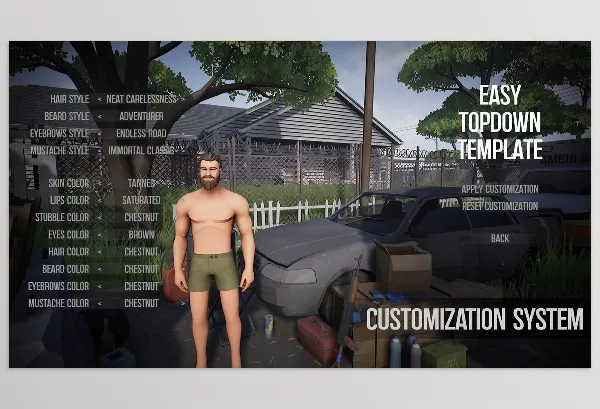Viewport: 600px width, 409px height.
Task: Change eyes color using the left arrow
Action: coord(98,234)
